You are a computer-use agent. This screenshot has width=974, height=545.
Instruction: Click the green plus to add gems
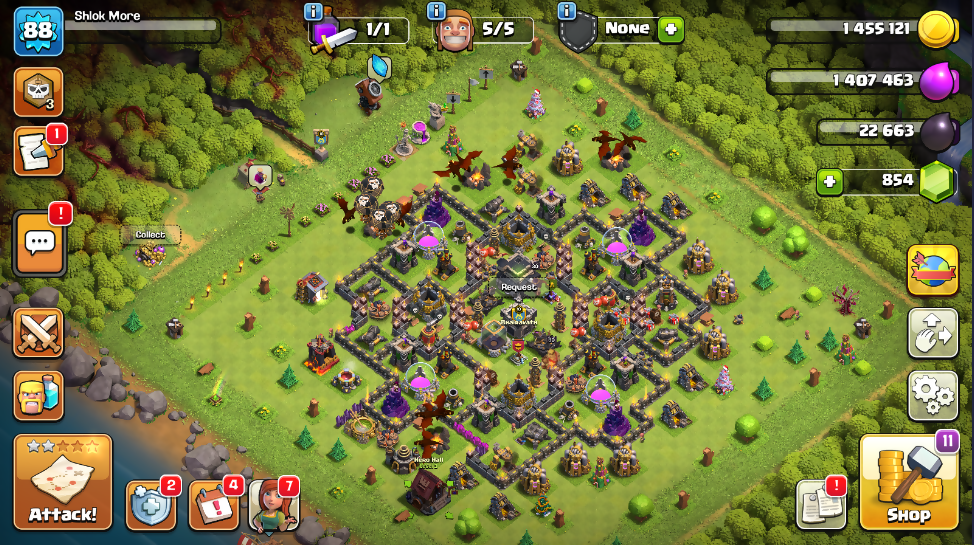(x=829, y=181)
